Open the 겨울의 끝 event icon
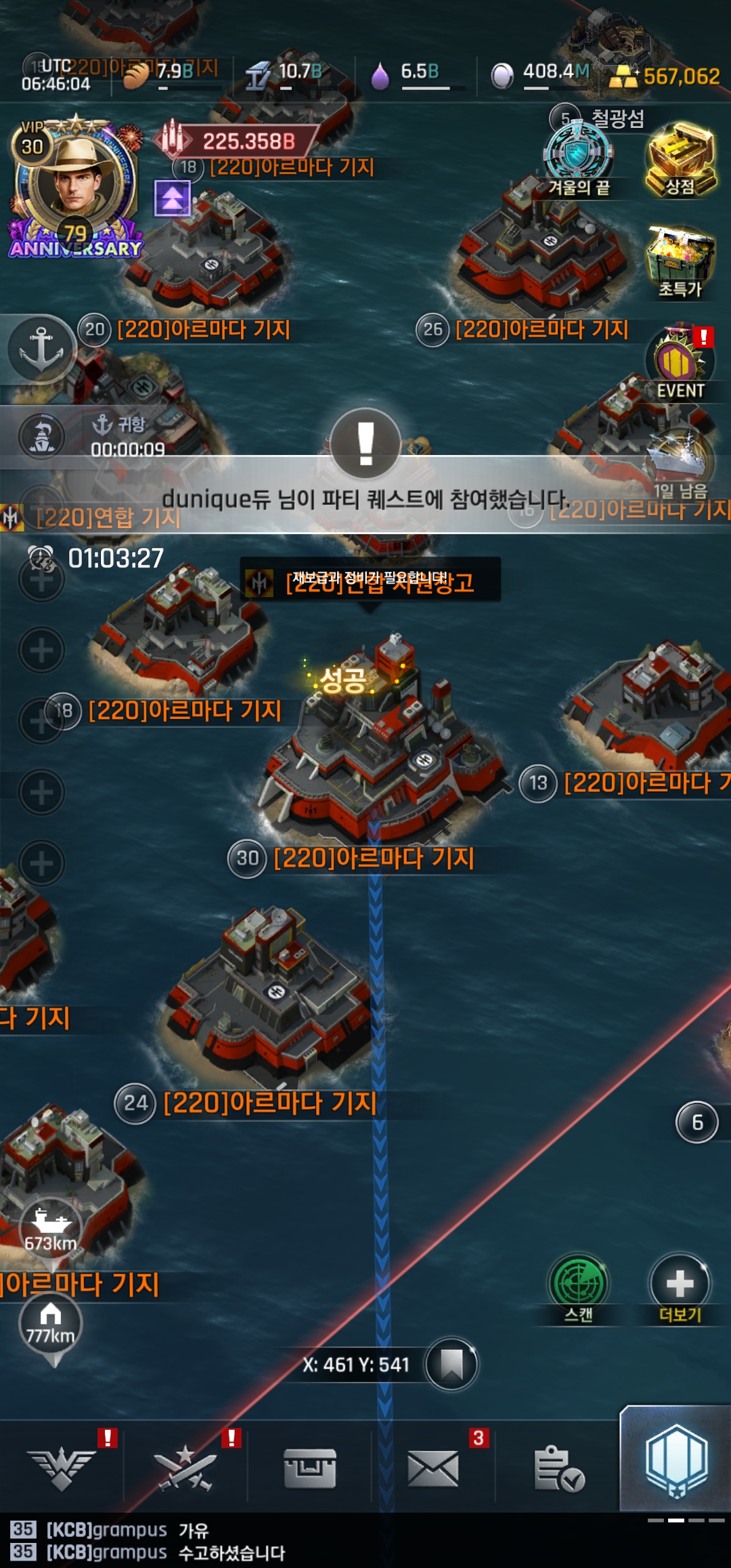This screenshot has height=1568, width=731. (x=579, y=159)
